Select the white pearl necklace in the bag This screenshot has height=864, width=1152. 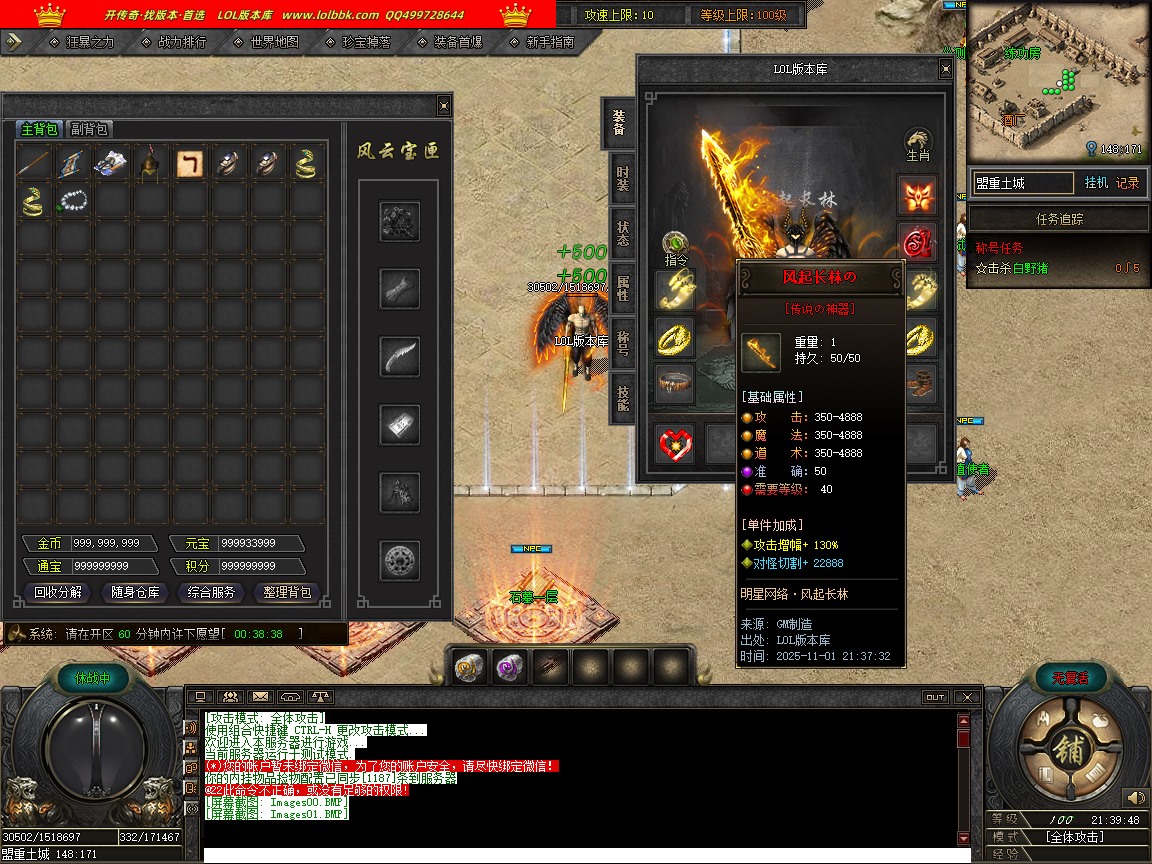pyautogui.click(x=73, y=201)
